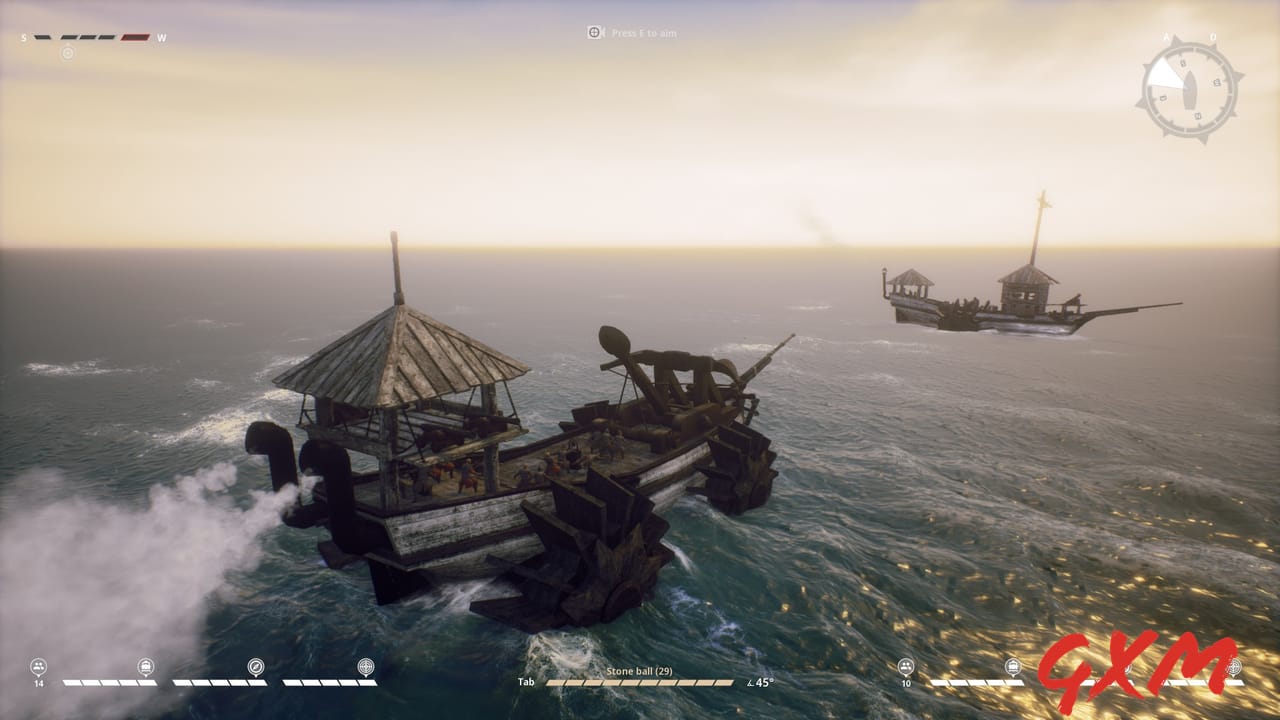Click the crosshair icon beside the aim prompt
Image resolution: width=1280 pixels, height=720 pixels.
pos(594,32)
